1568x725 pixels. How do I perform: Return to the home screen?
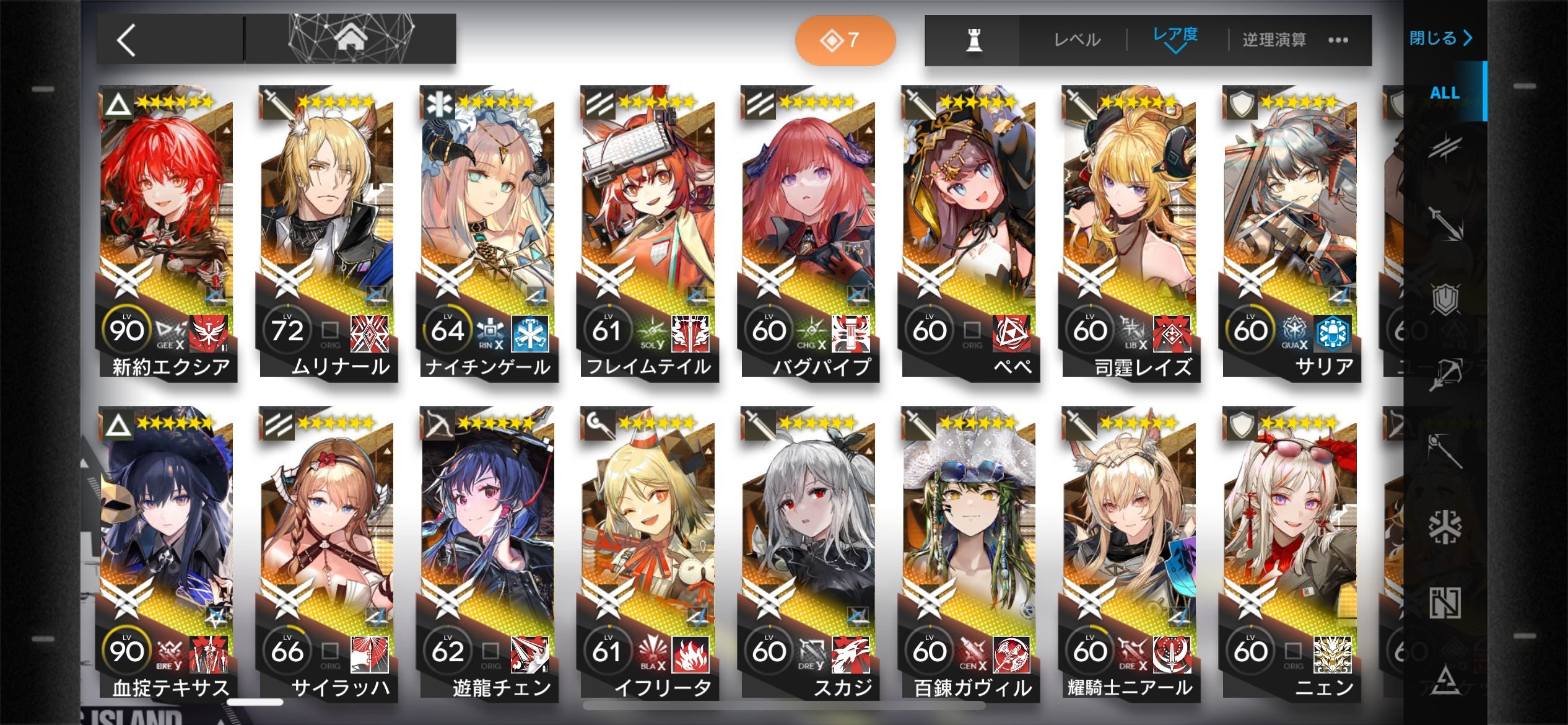[351, 39]
